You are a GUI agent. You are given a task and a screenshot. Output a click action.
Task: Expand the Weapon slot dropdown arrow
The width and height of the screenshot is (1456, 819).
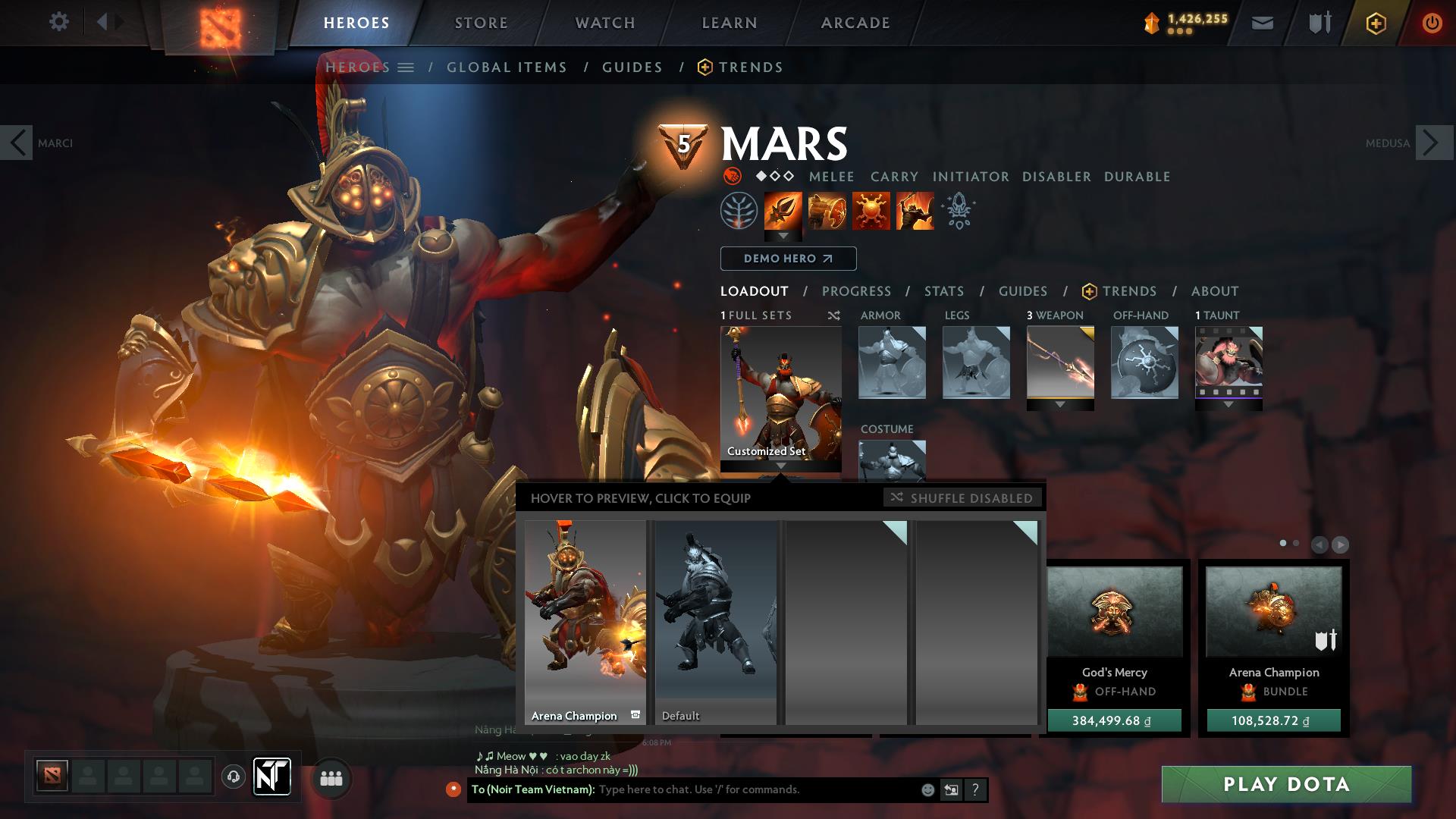(1060, 404)
